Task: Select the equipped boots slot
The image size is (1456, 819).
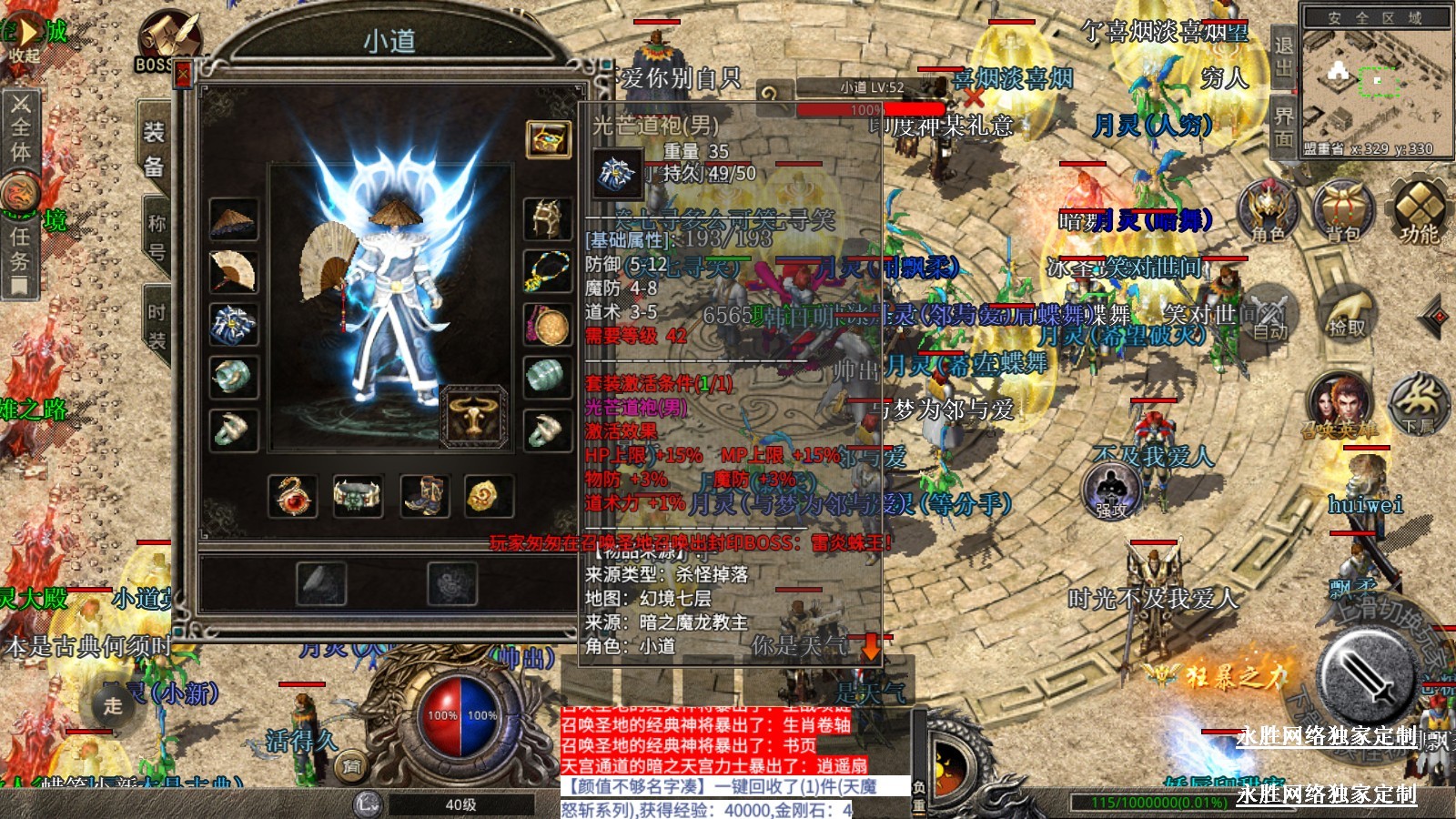Action: [424, 496]
